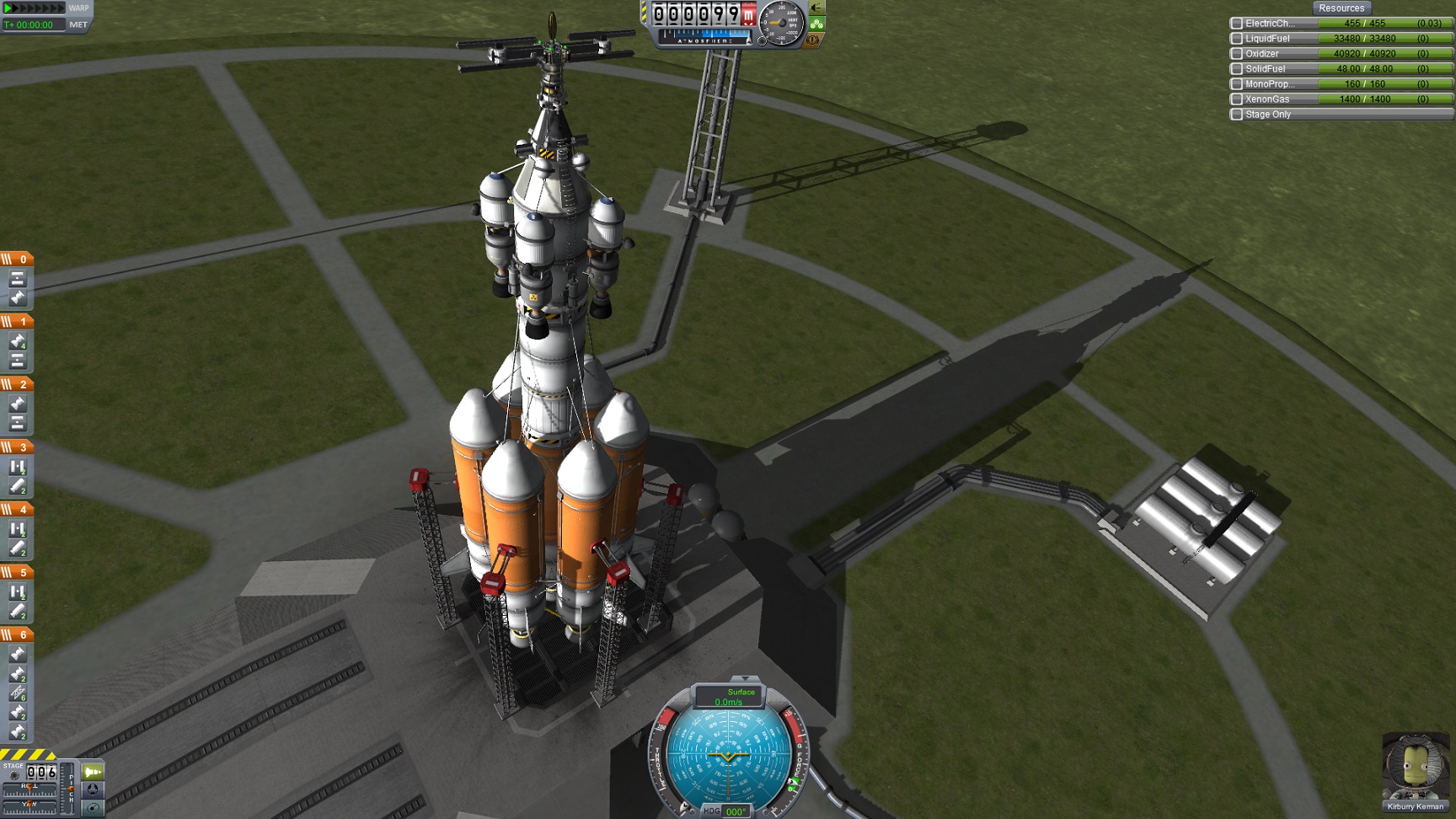Select the MonoPropellant resource checkbox
Viewport: 1456px width, 819px height.
pos(1237,84)
